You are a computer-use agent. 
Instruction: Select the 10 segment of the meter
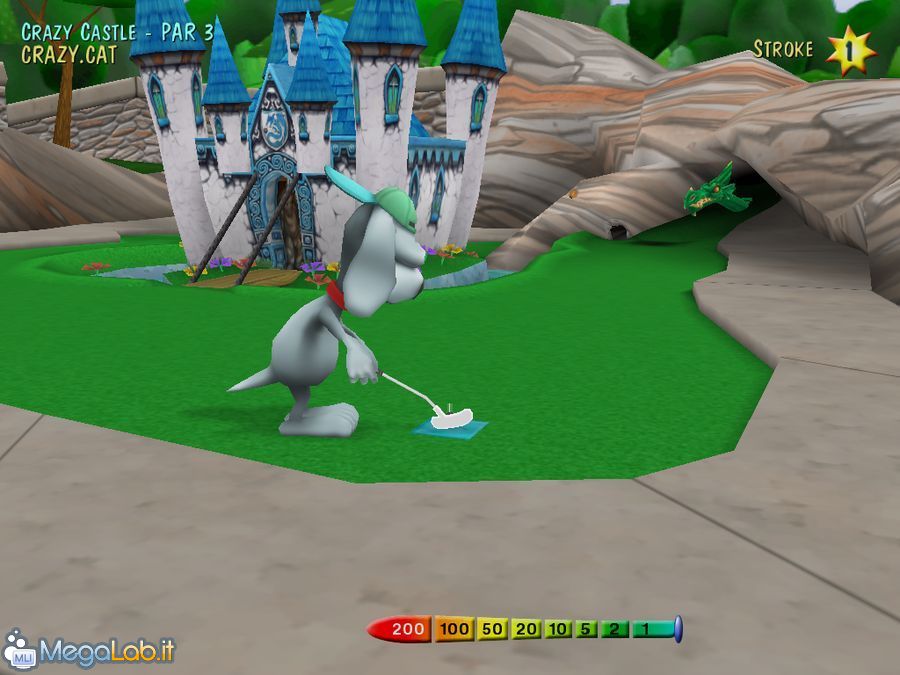pyautogui.click(x=558, y=629)
